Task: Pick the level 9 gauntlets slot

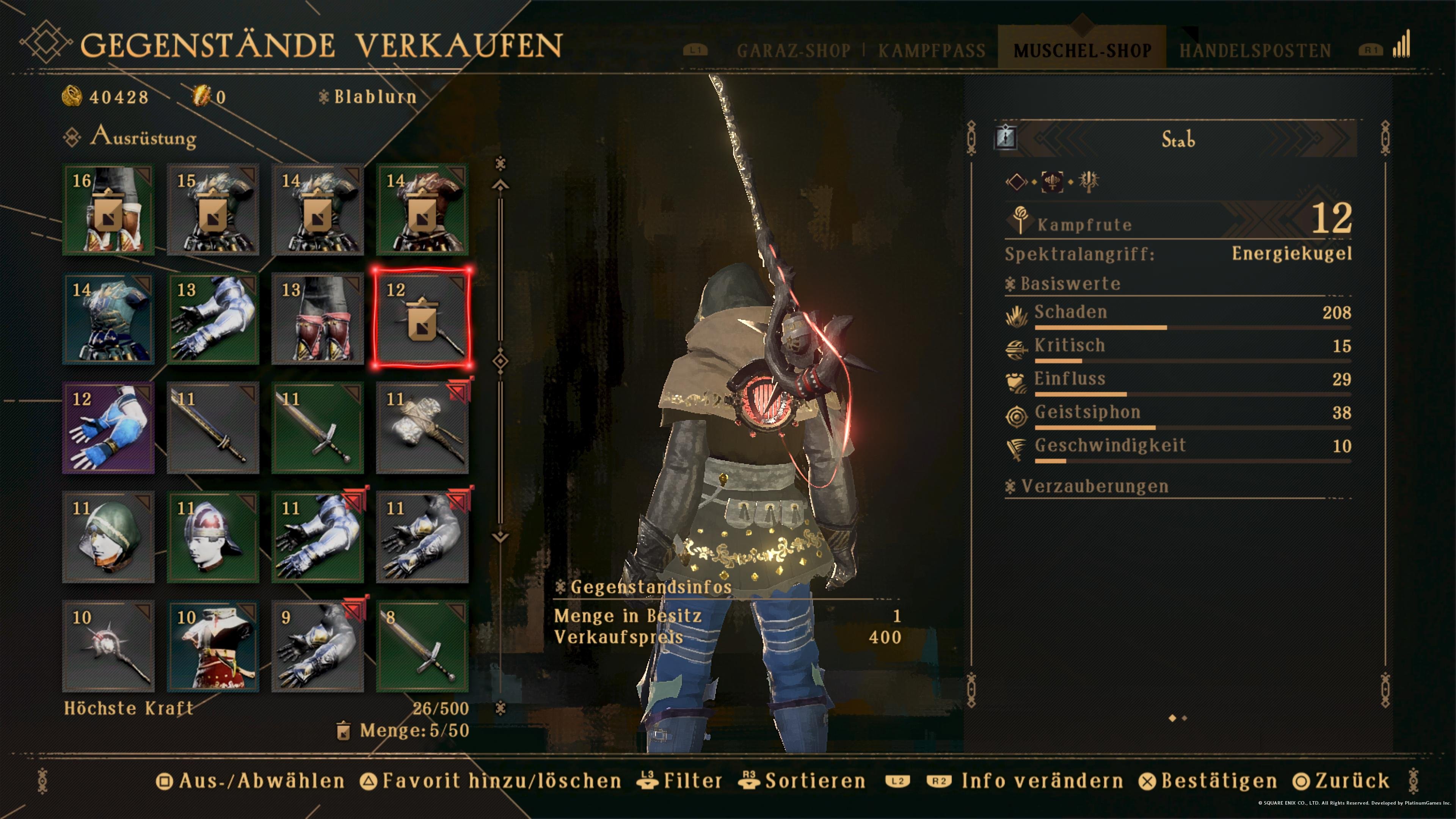Action: [317, 646]
